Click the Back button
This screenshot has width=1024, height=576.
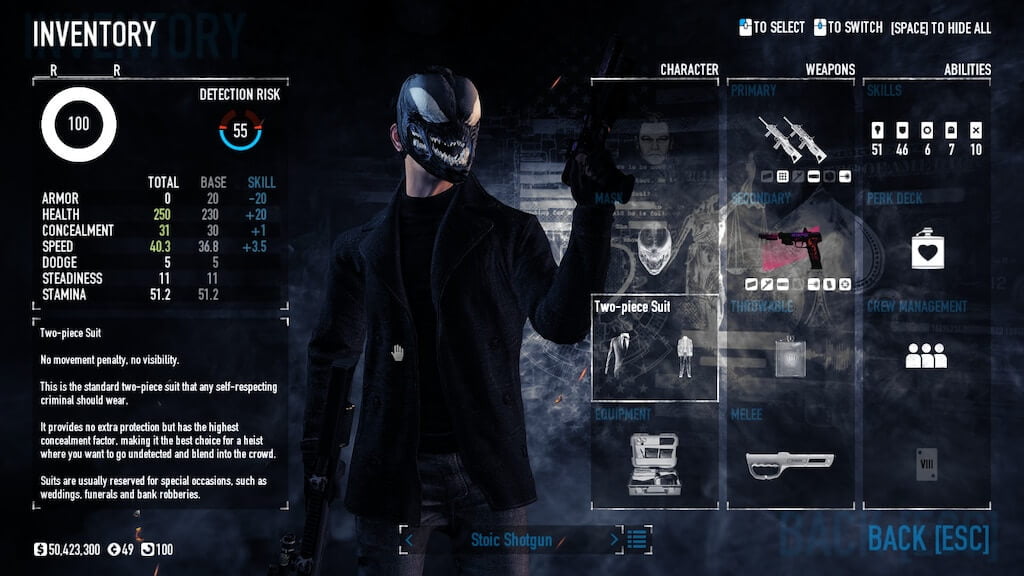(928, 539)
